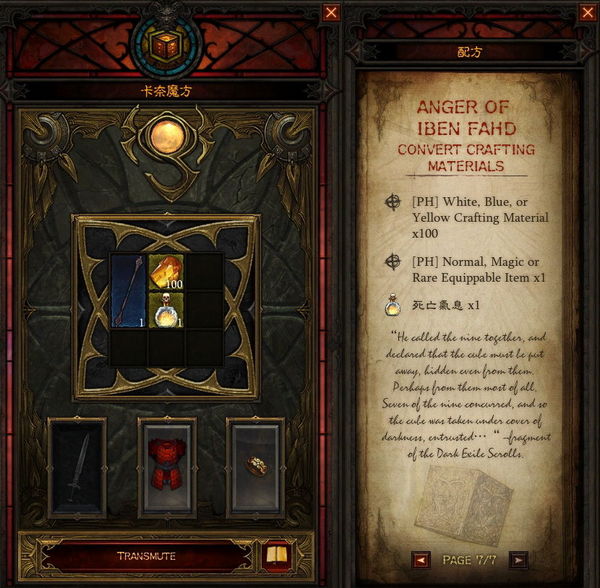
Task: Choose the red armor power slot
Action: [x=167, y=467]
